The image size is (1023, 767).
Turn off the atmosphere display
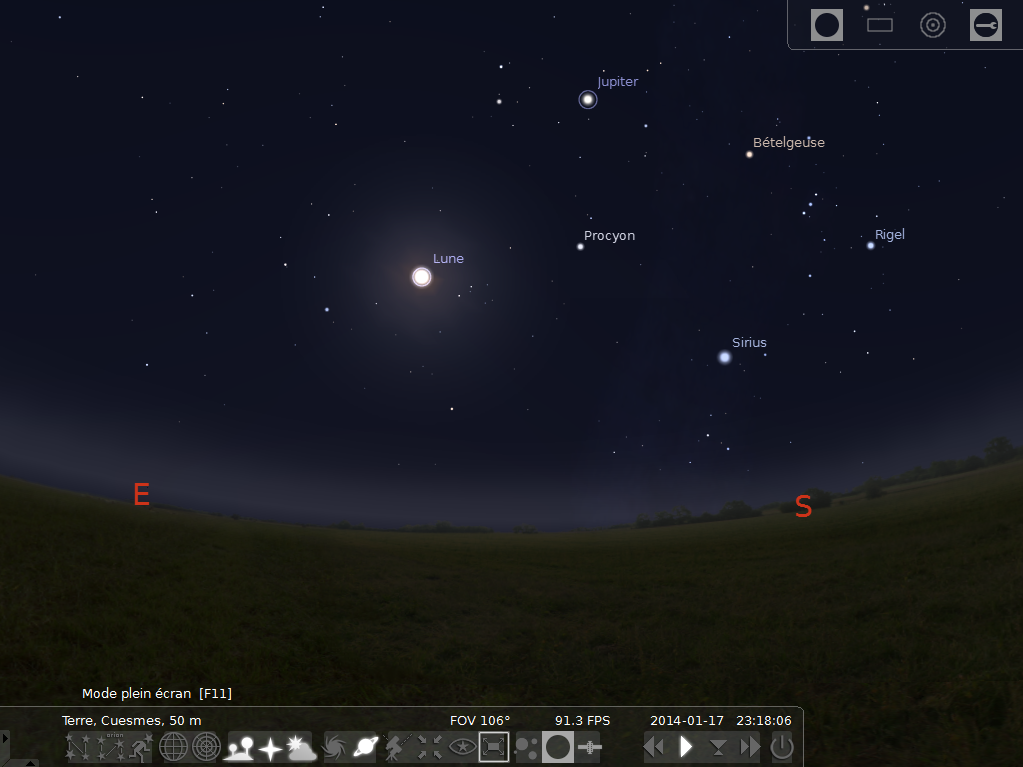(301, 746)
